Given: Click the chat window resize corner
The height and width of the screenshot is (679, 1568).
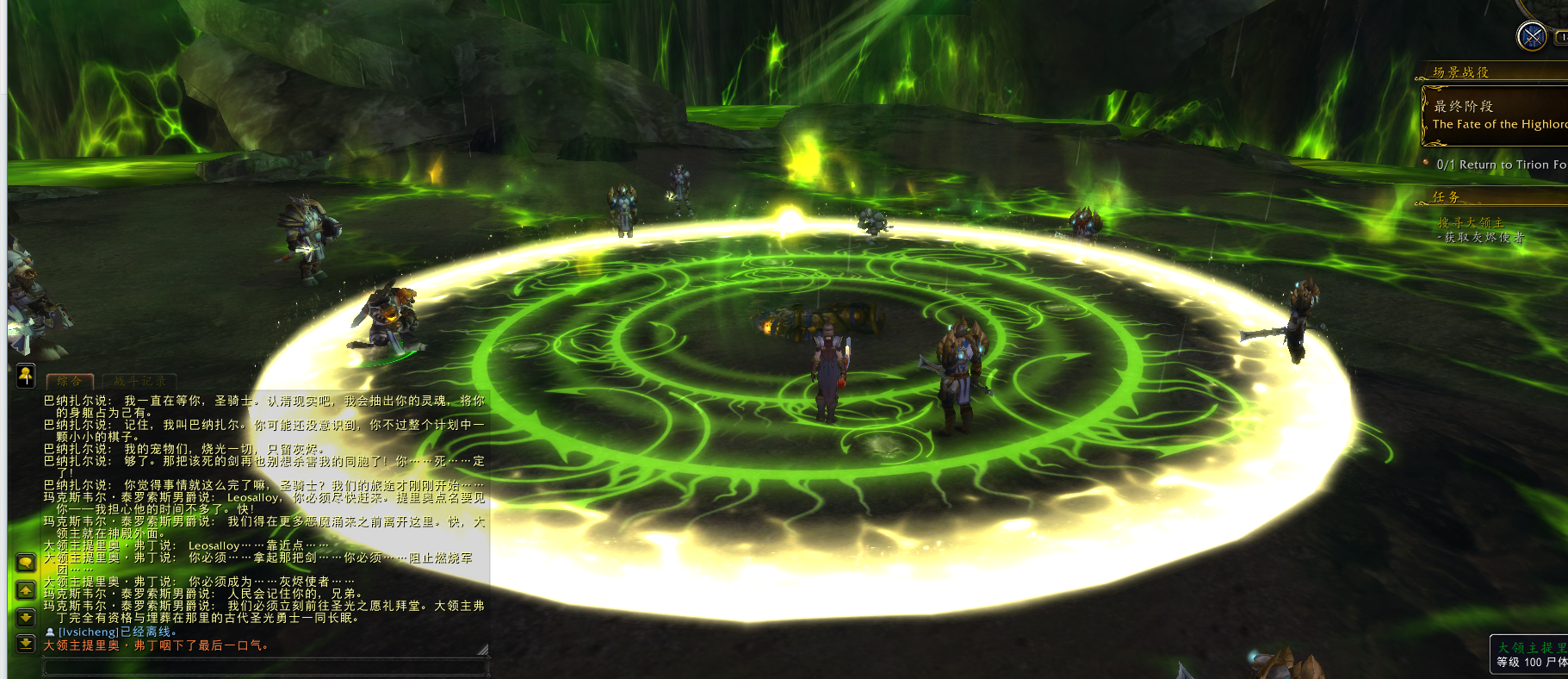Looking at the screenshot, I should (483, 650).
